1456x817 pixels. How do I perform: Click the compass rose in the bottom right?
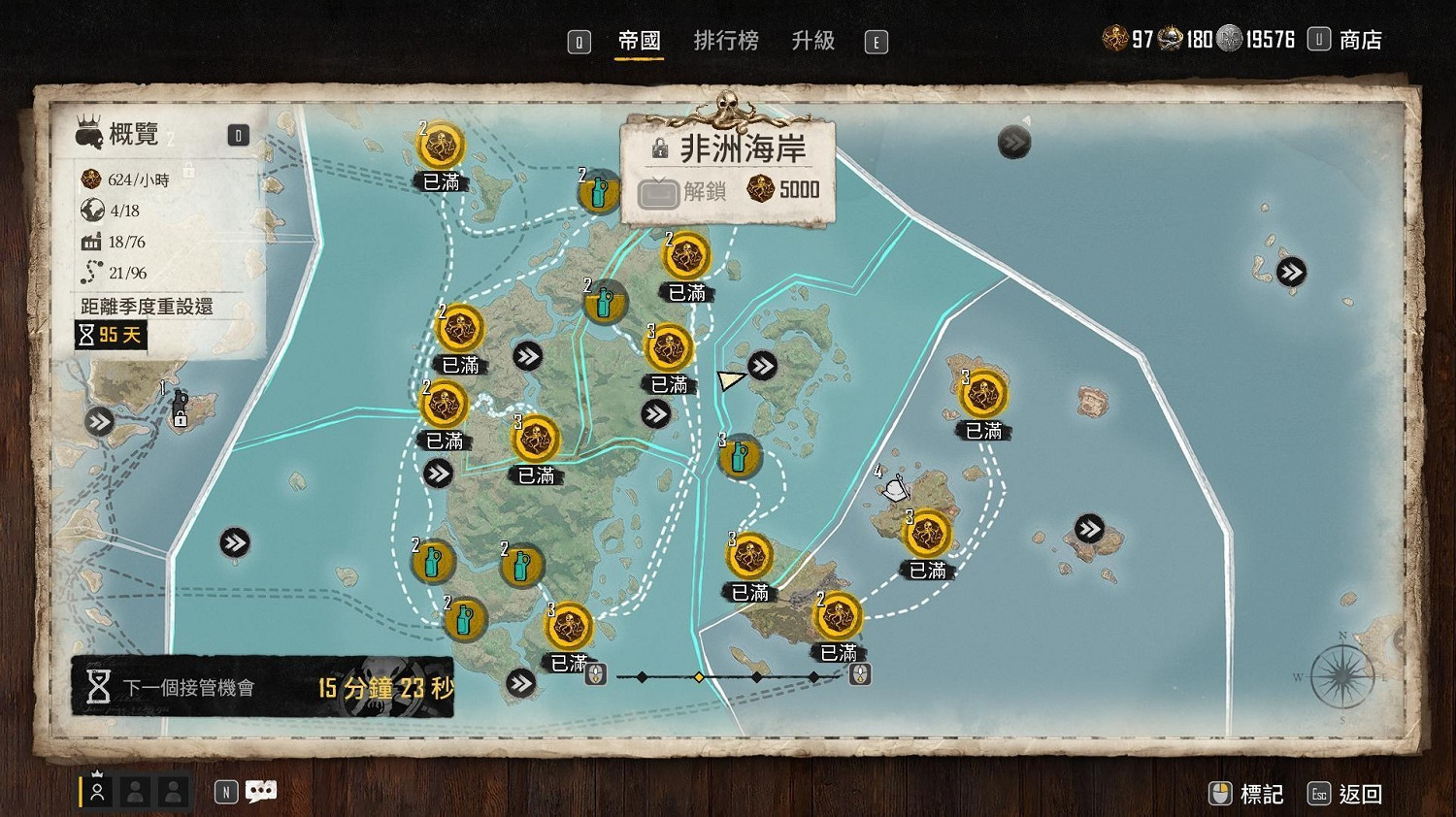[1340, 676]
